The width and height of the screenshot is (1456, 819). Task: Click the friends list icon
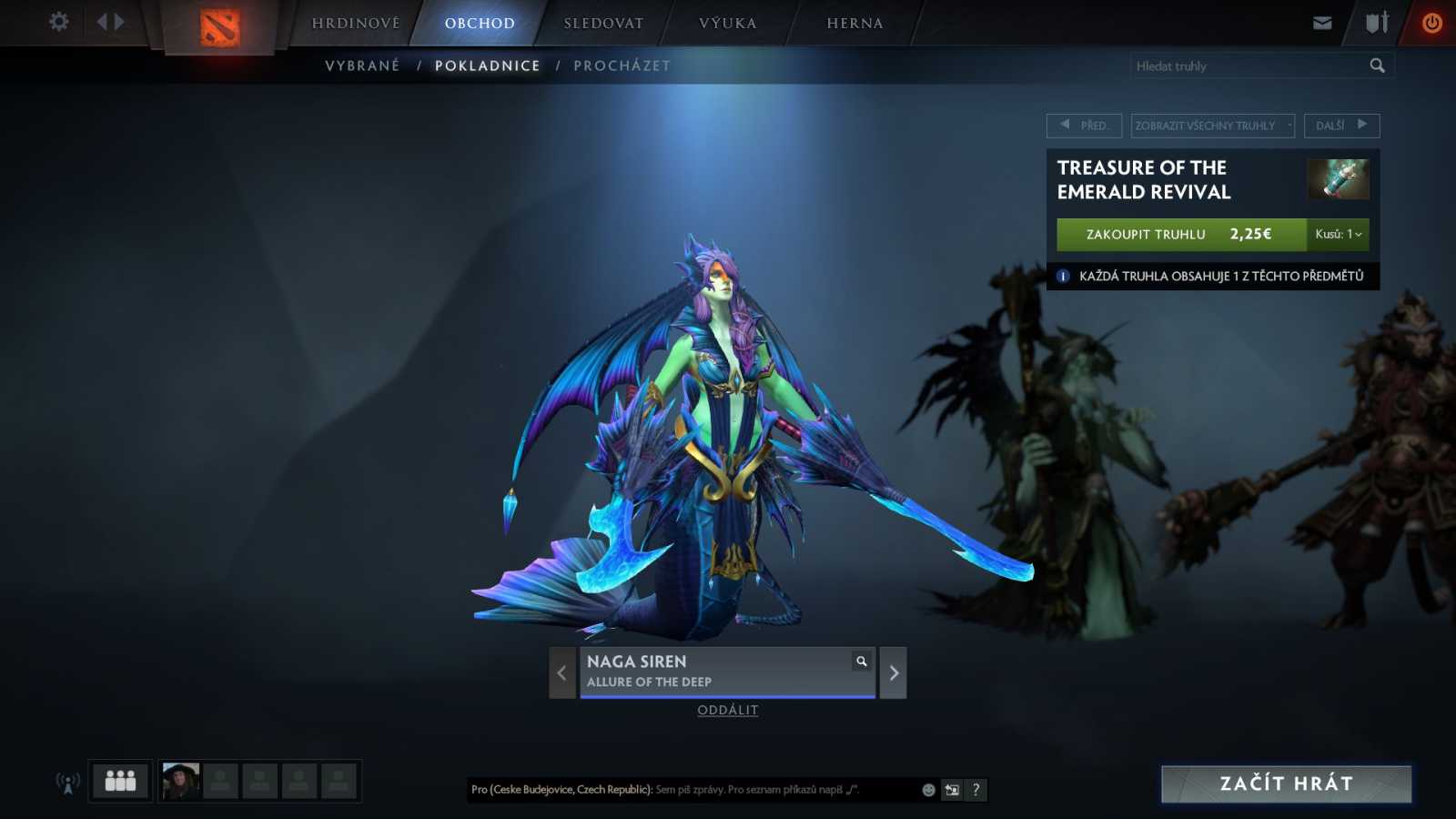pyautogui.click(x=119, y=780)
